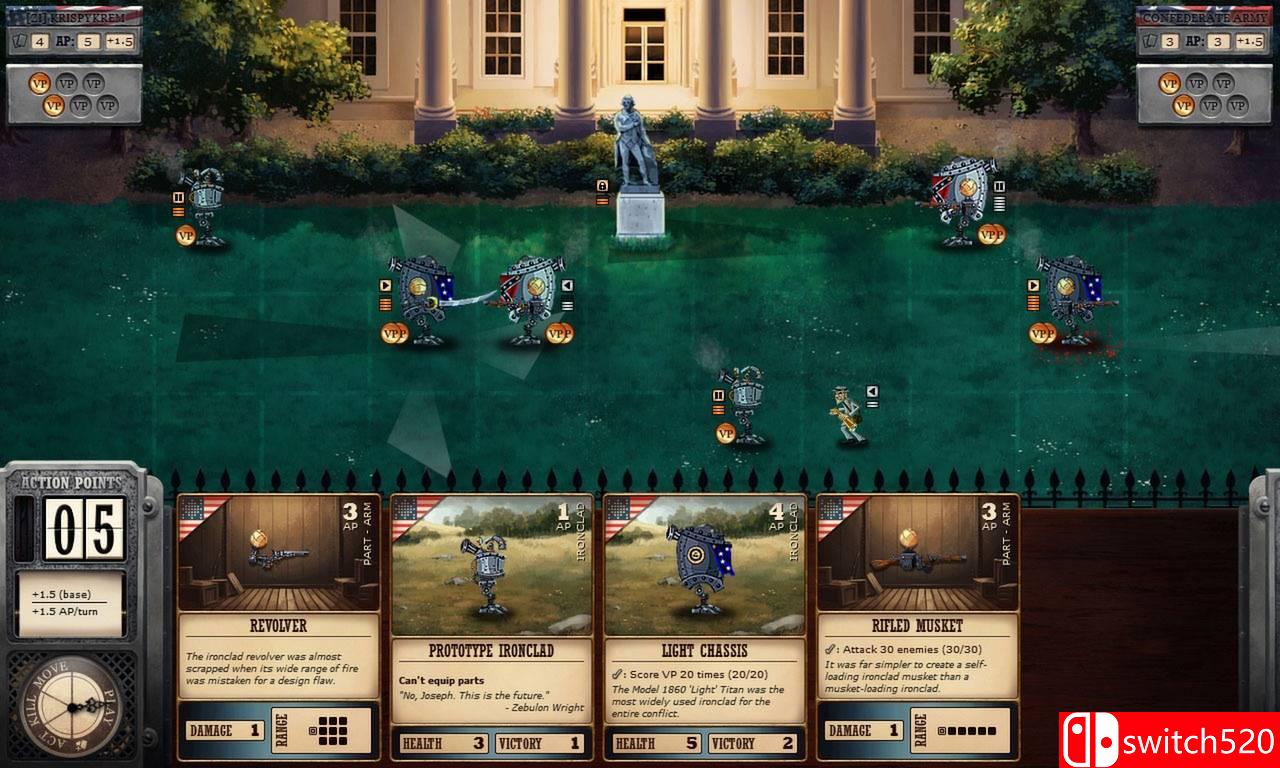Click the pause icon beside the leftmost Union ironclad
Screen dimensions: 1280x768
coord(179,197)
